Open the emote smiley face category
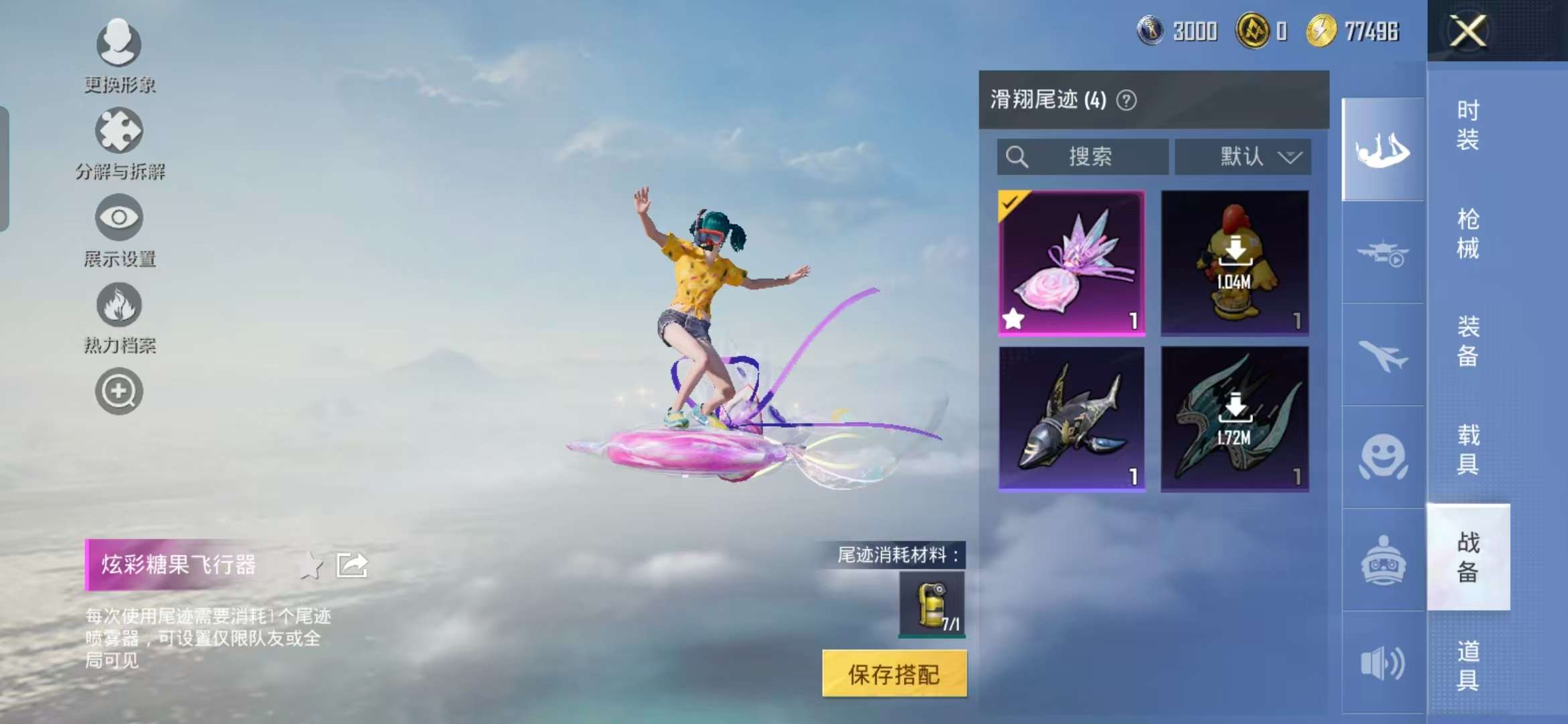Image resolution: width=1568 pixels, height=724 pixels. [x=1383, y=457]
